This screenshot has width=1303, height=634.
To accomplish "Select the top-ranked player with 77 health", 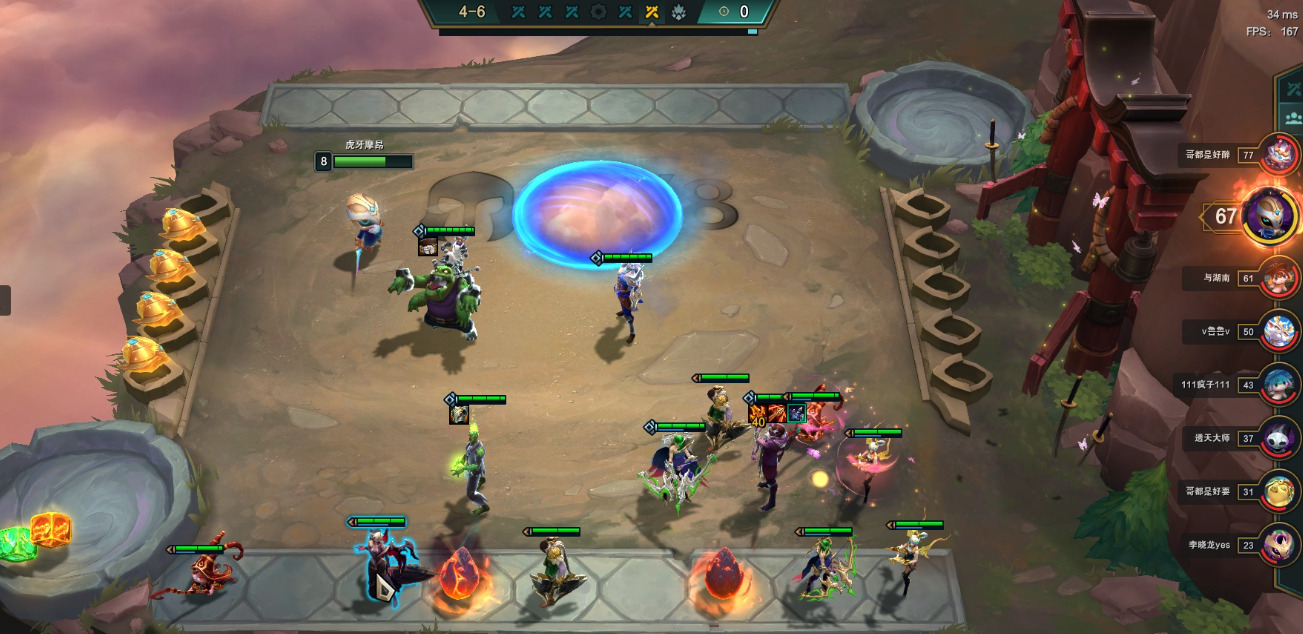I will point(1279,154).
